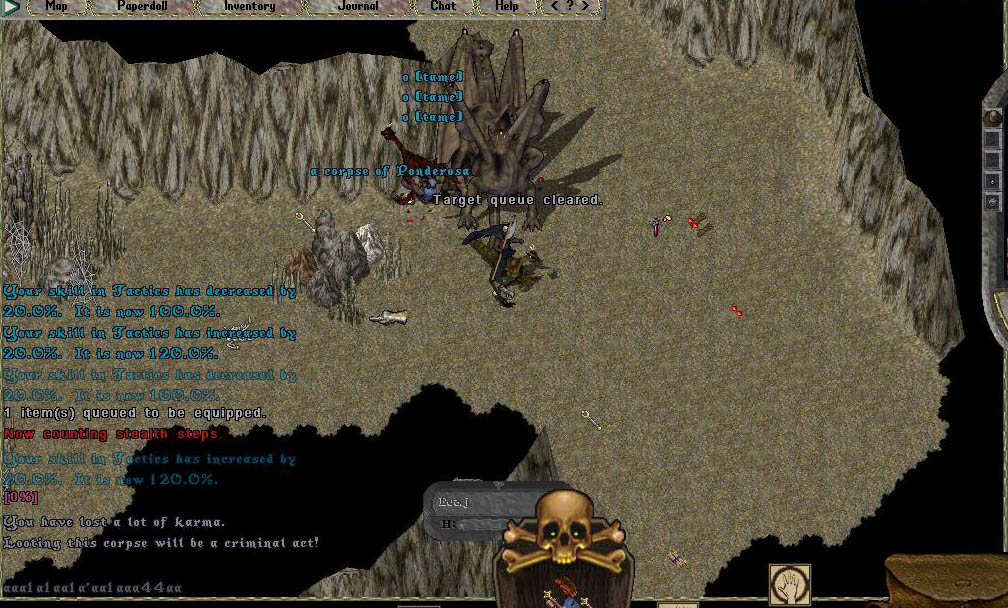Open the Help menu
This screenshot has width=1008, height=608.
click(507, 6)
